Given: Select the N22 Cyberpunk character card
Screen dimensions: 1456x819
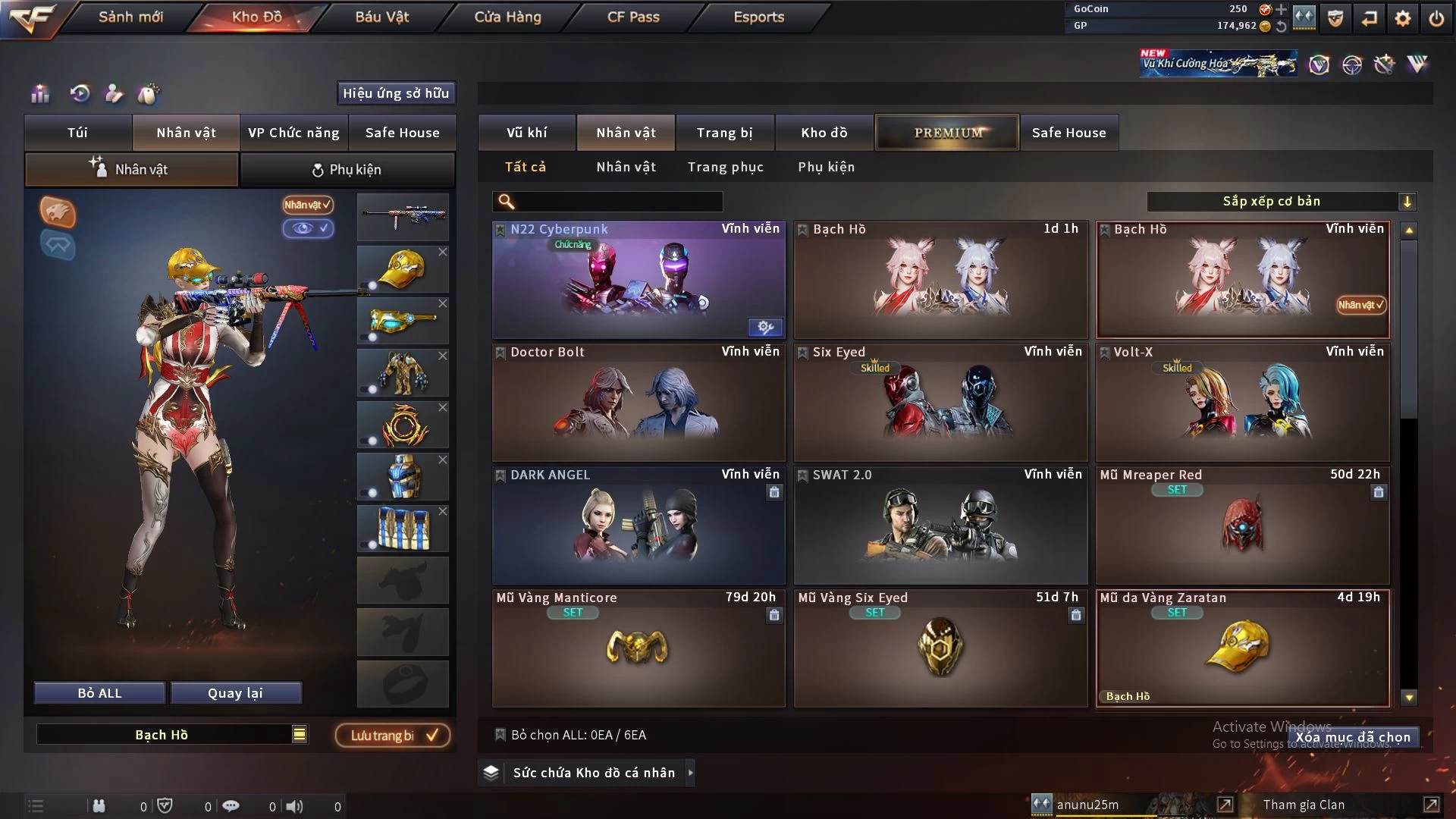Looking at the screenshot, I should (638, 279).
